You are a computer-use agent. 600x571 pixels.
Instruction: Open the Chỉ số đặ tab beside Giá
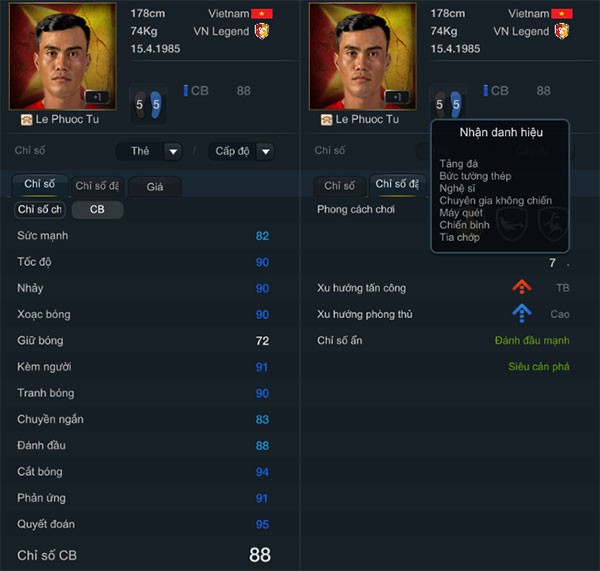[x=98, y=186]
